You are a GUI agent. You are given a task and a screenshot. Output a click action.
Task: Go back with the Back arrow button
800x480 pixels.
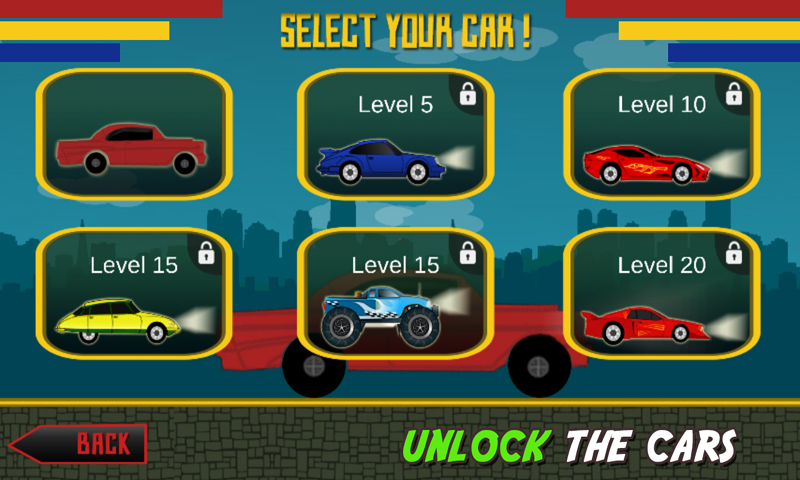[78, 443]
